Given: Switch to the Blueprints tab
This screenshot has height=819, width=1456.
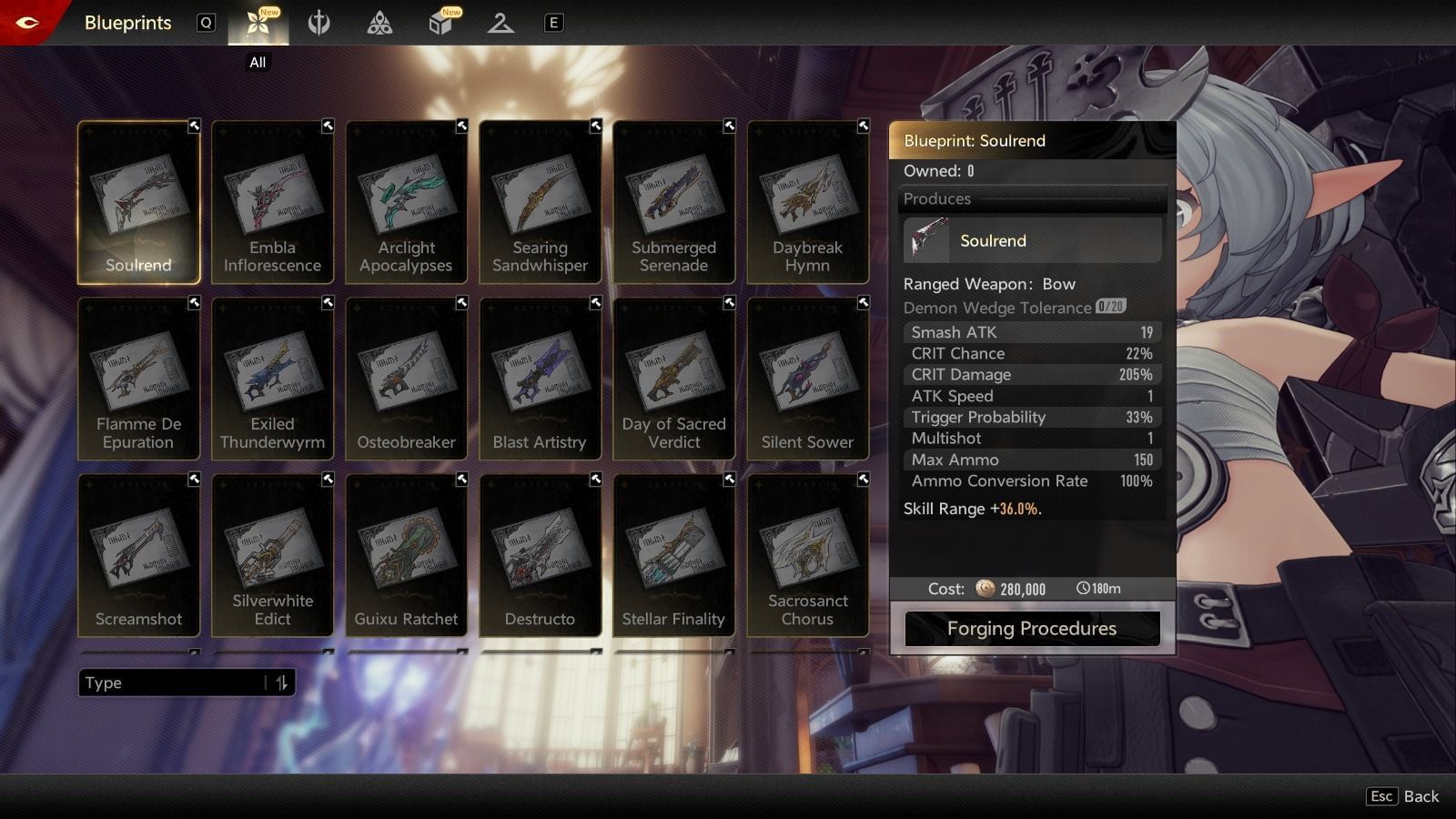Looking at the screenshot, I should 127,23.
